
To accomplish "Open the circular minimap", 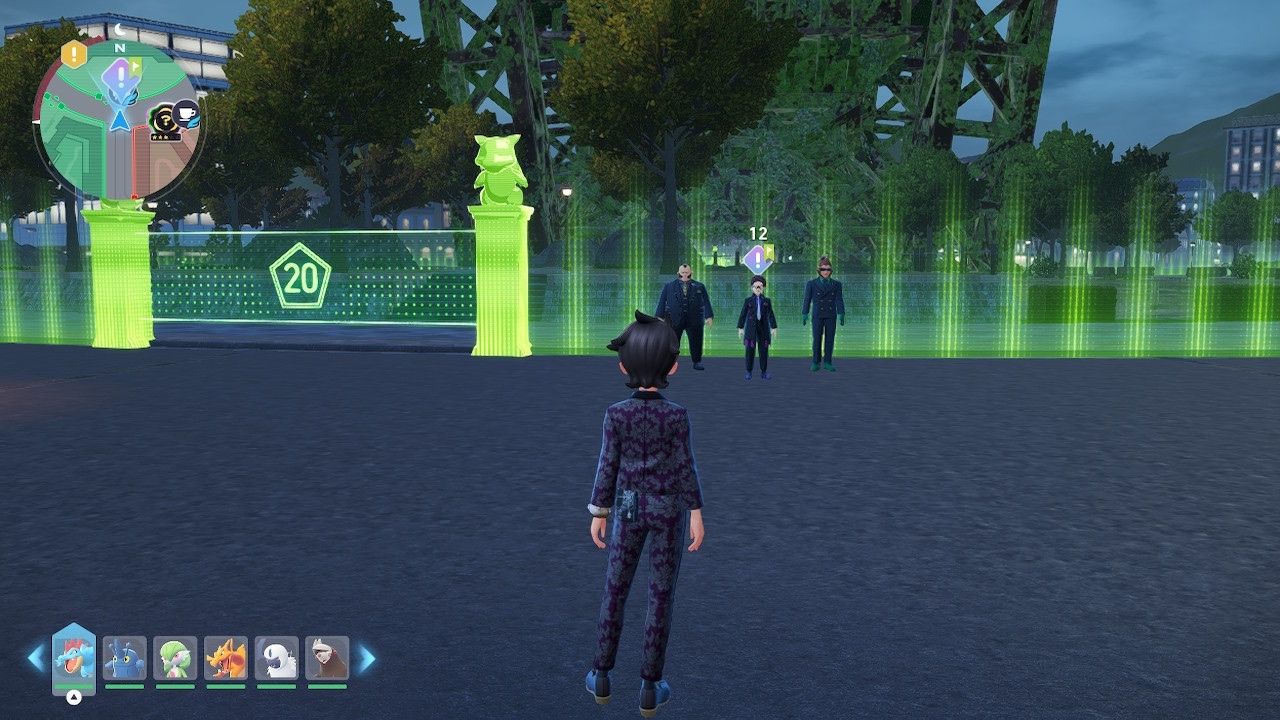I will [x=118, y=122].
